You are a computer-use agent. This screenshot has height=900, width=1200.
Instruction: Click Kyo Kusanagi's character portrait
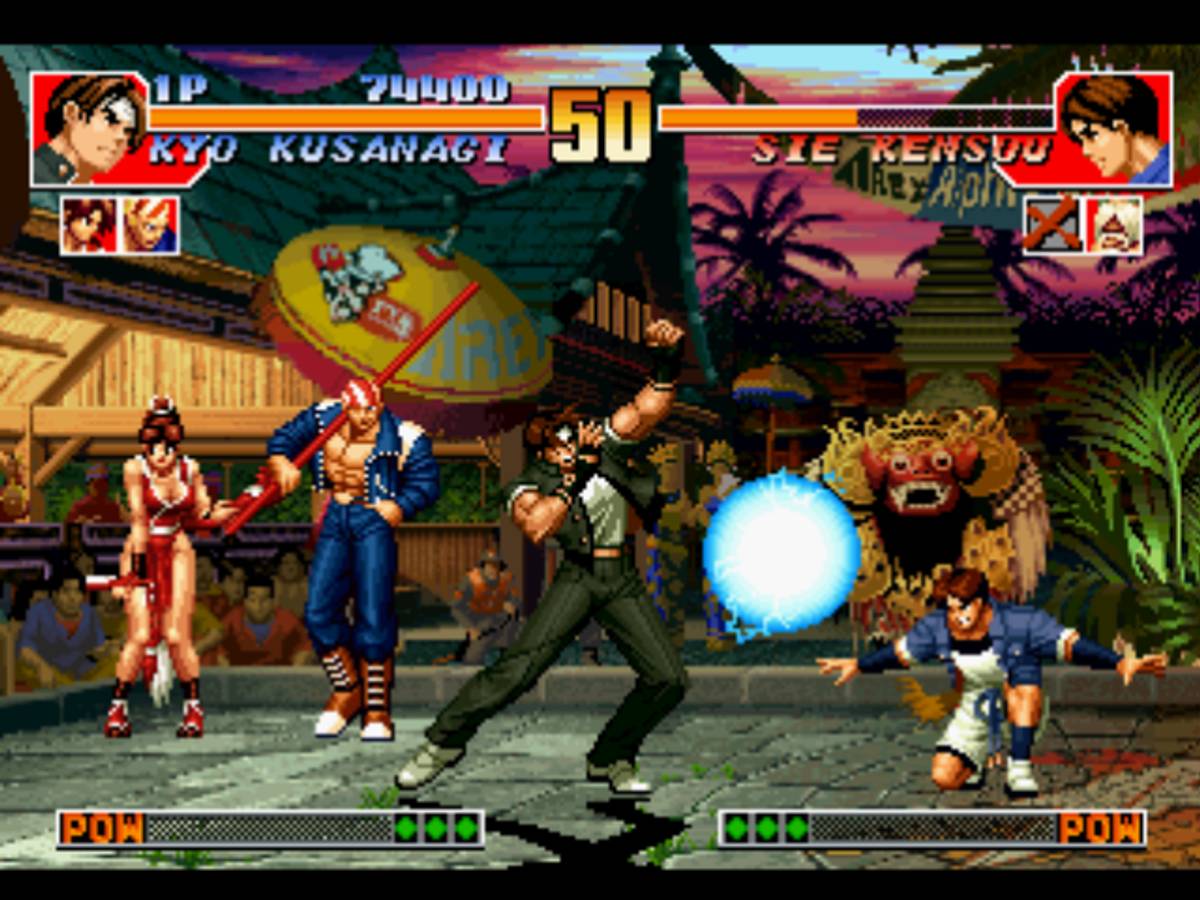pyautogui.click(x=88, y=128)
